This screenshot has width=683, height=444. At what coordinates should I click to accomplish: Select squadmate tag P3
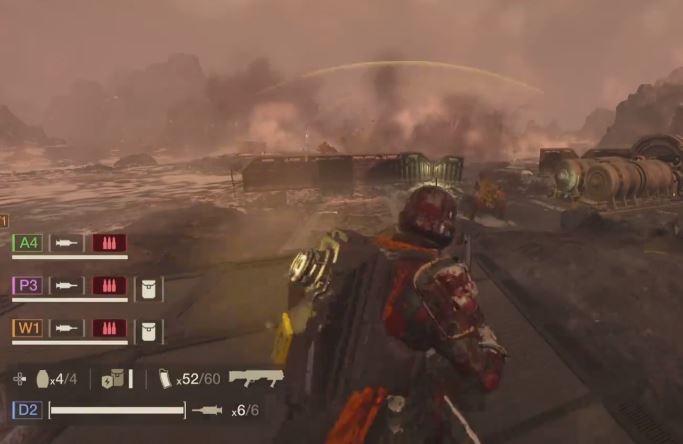click(27, 285)
